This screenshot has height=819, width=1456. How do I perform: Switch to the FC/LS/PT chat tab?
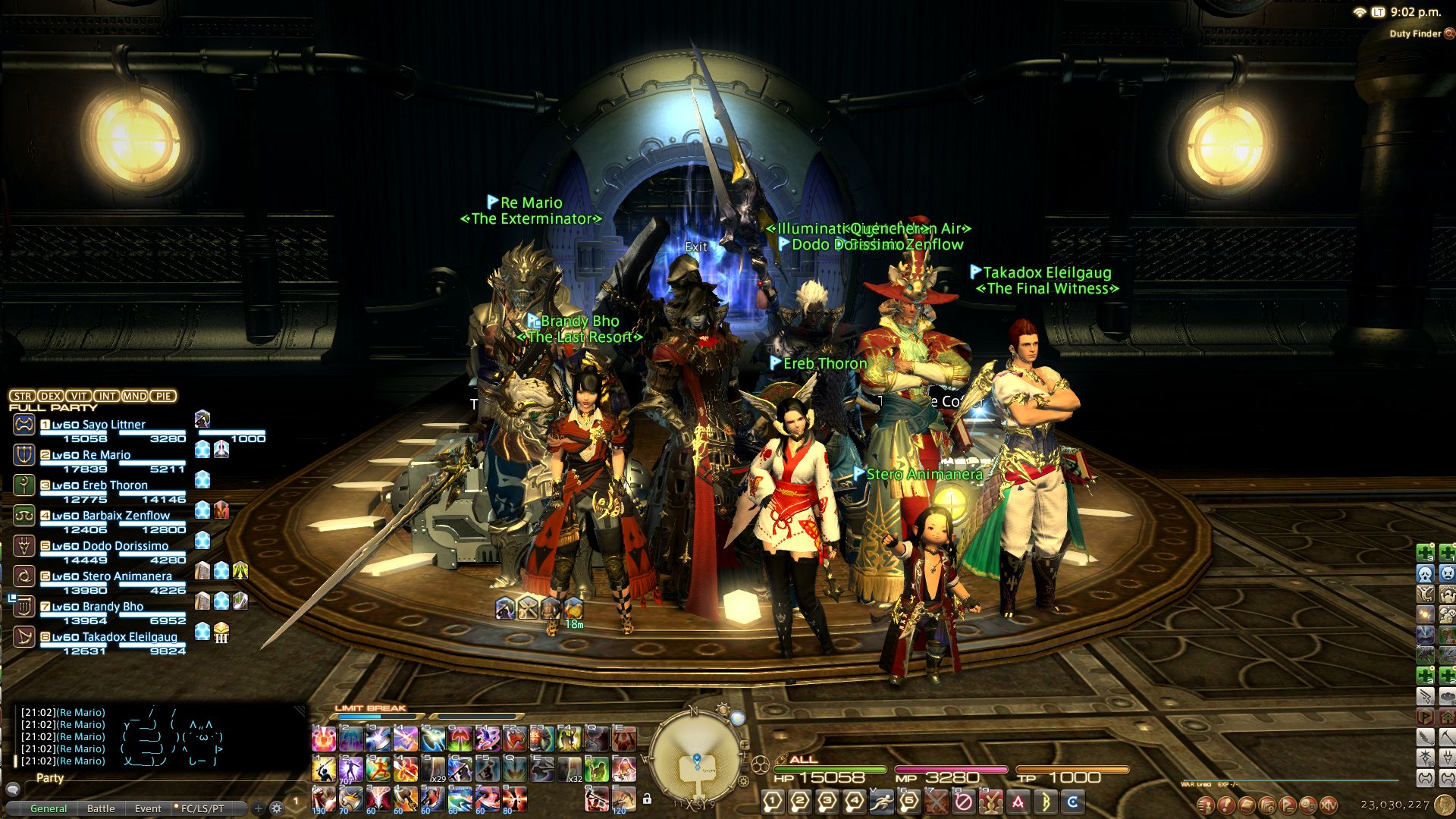tap(202, 808)
